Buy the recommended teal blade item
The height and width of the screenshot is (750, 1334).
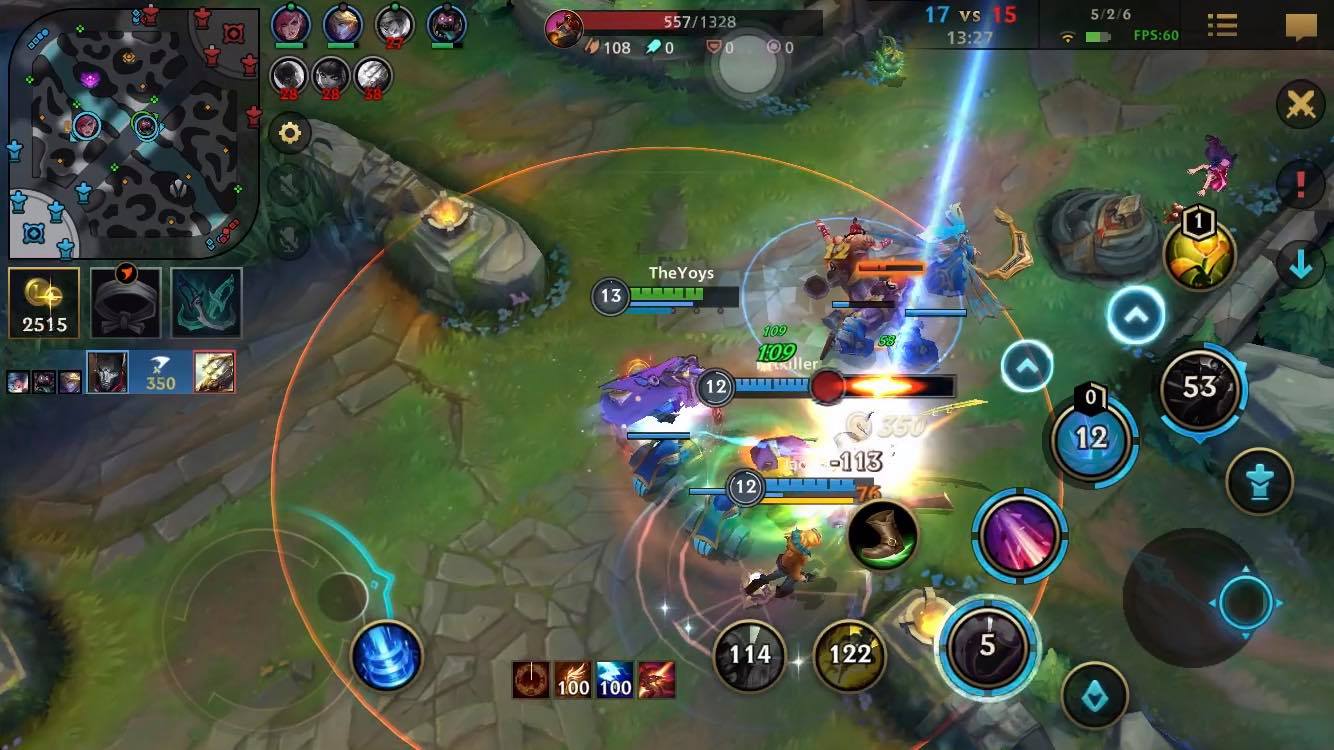(x=206, y=302)
